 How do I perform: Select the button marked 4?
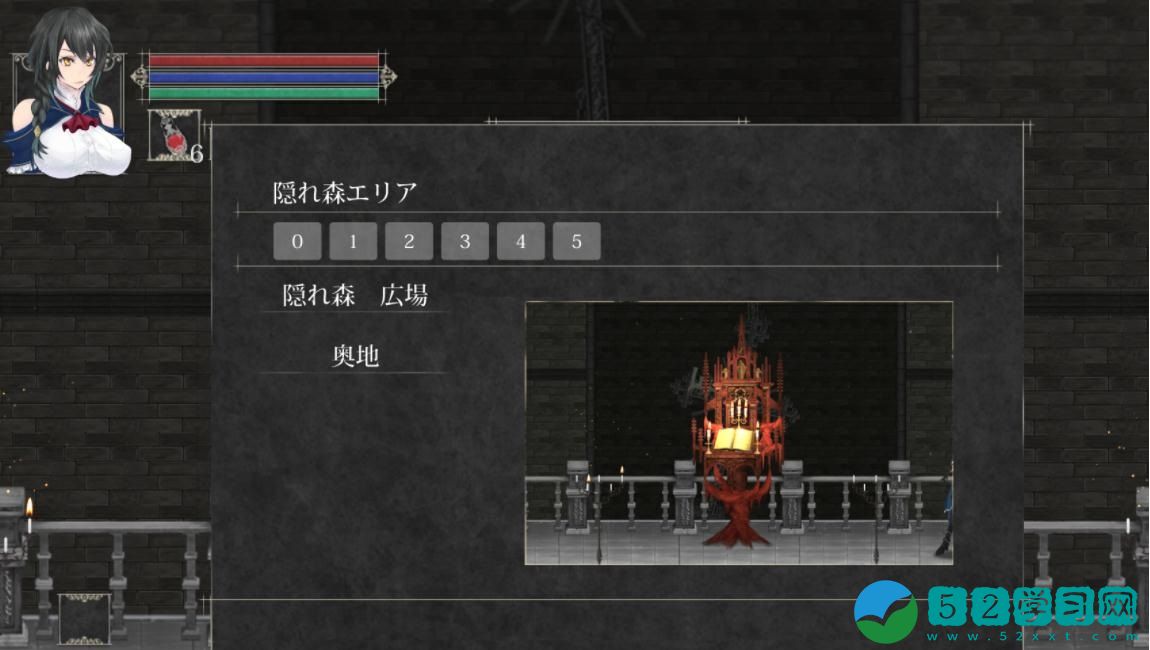pos(521,242)
